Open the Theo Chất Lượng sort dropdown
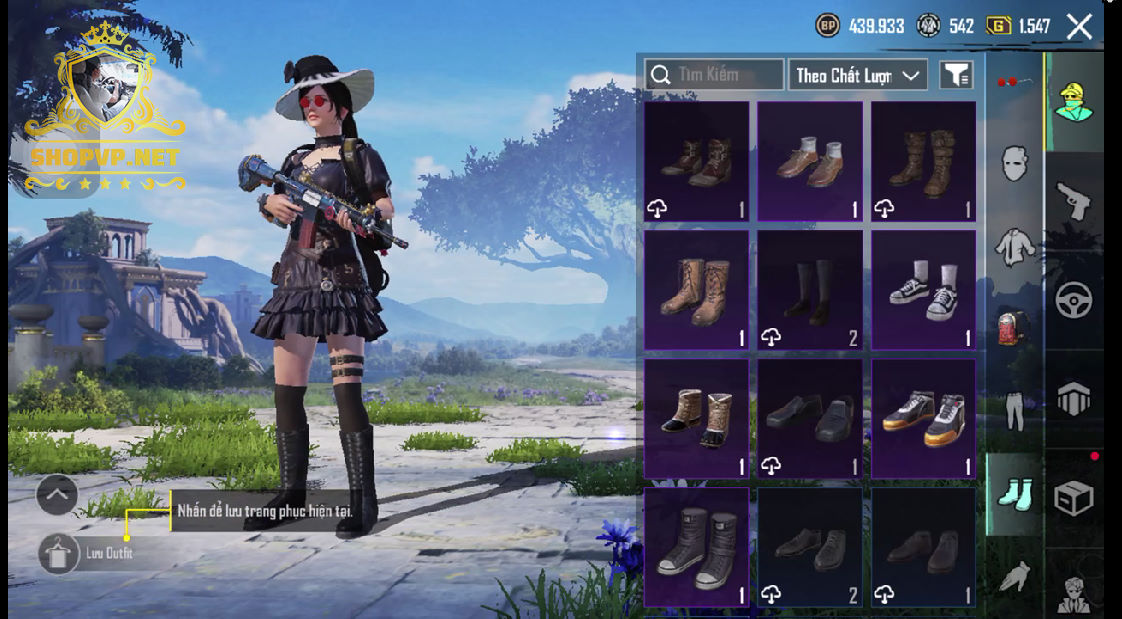Screen dimensions: 1122x619 (857, 75)
